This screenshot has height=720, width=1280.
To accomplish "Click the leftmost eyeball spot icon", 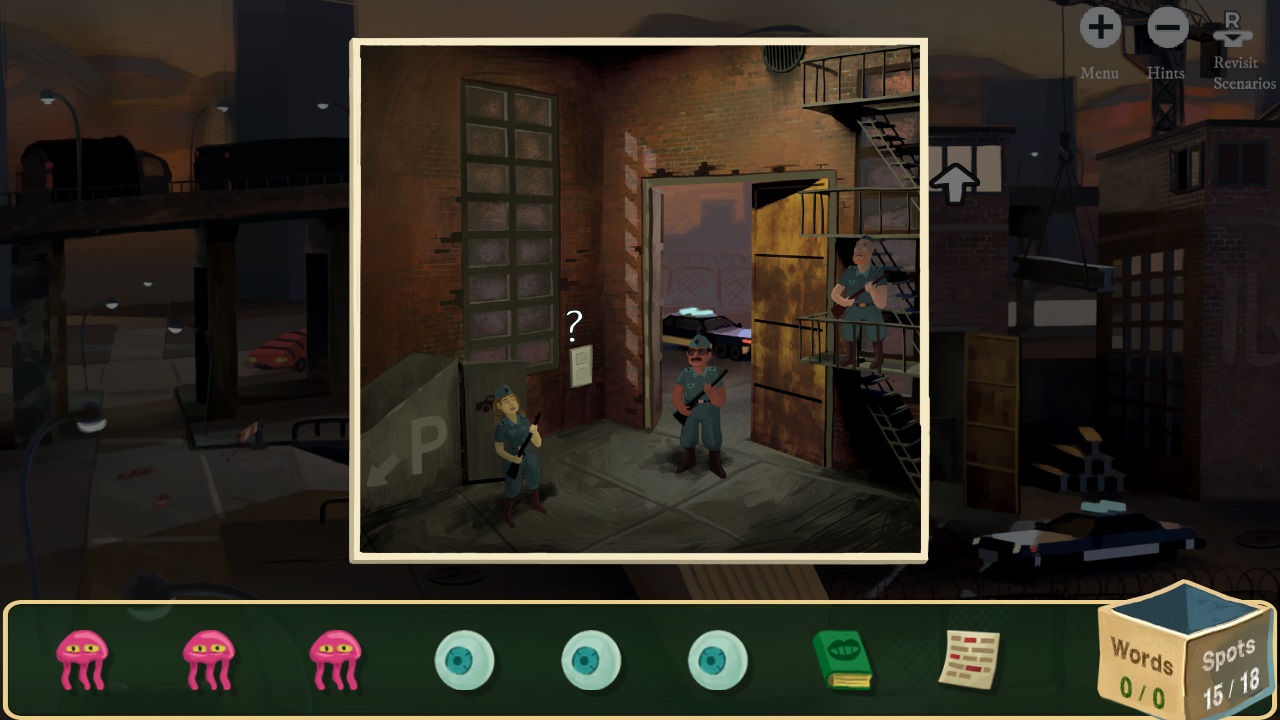I will coord(465,658).
